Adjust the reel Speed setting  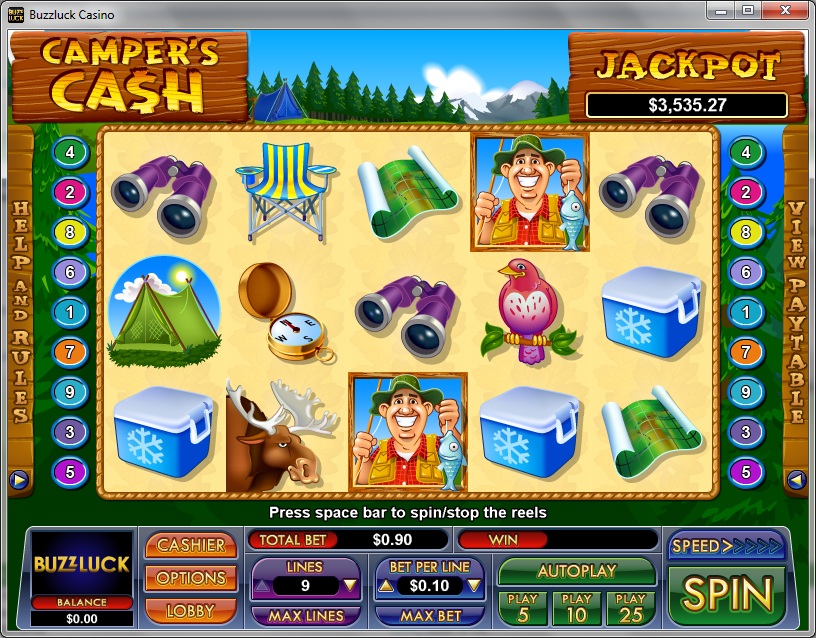pos(727,546)
